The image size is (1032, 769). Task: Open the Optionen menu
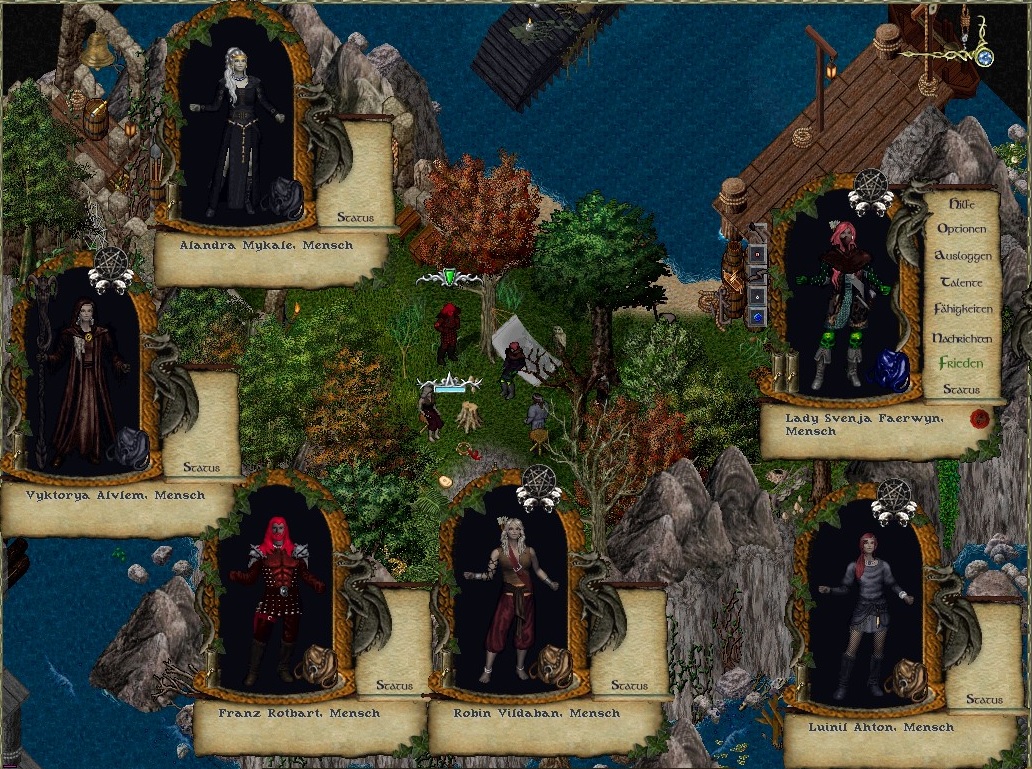pos(961,229)
